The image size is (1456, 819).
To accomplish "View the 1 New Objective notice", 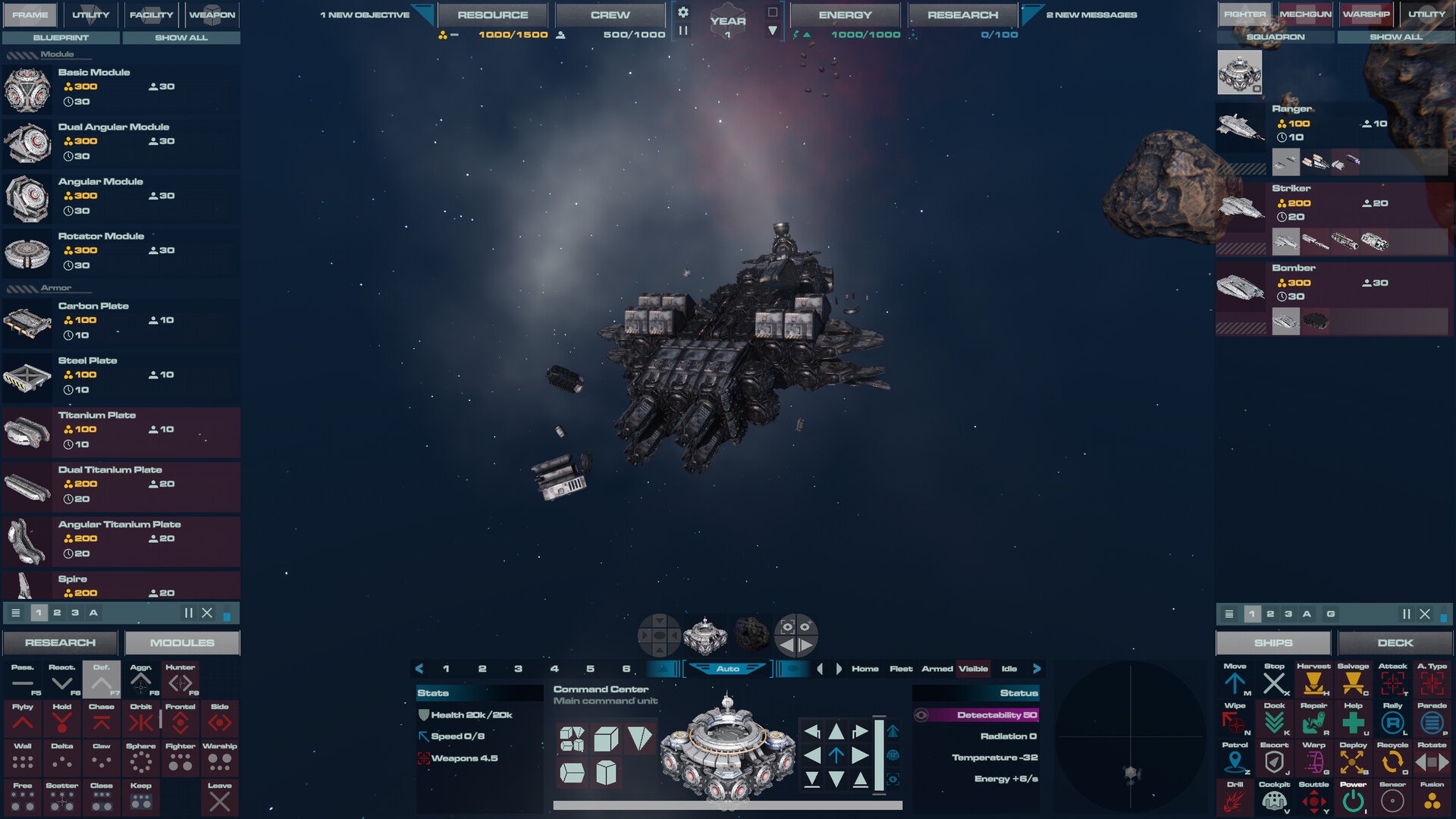I will tap(365, 14).
